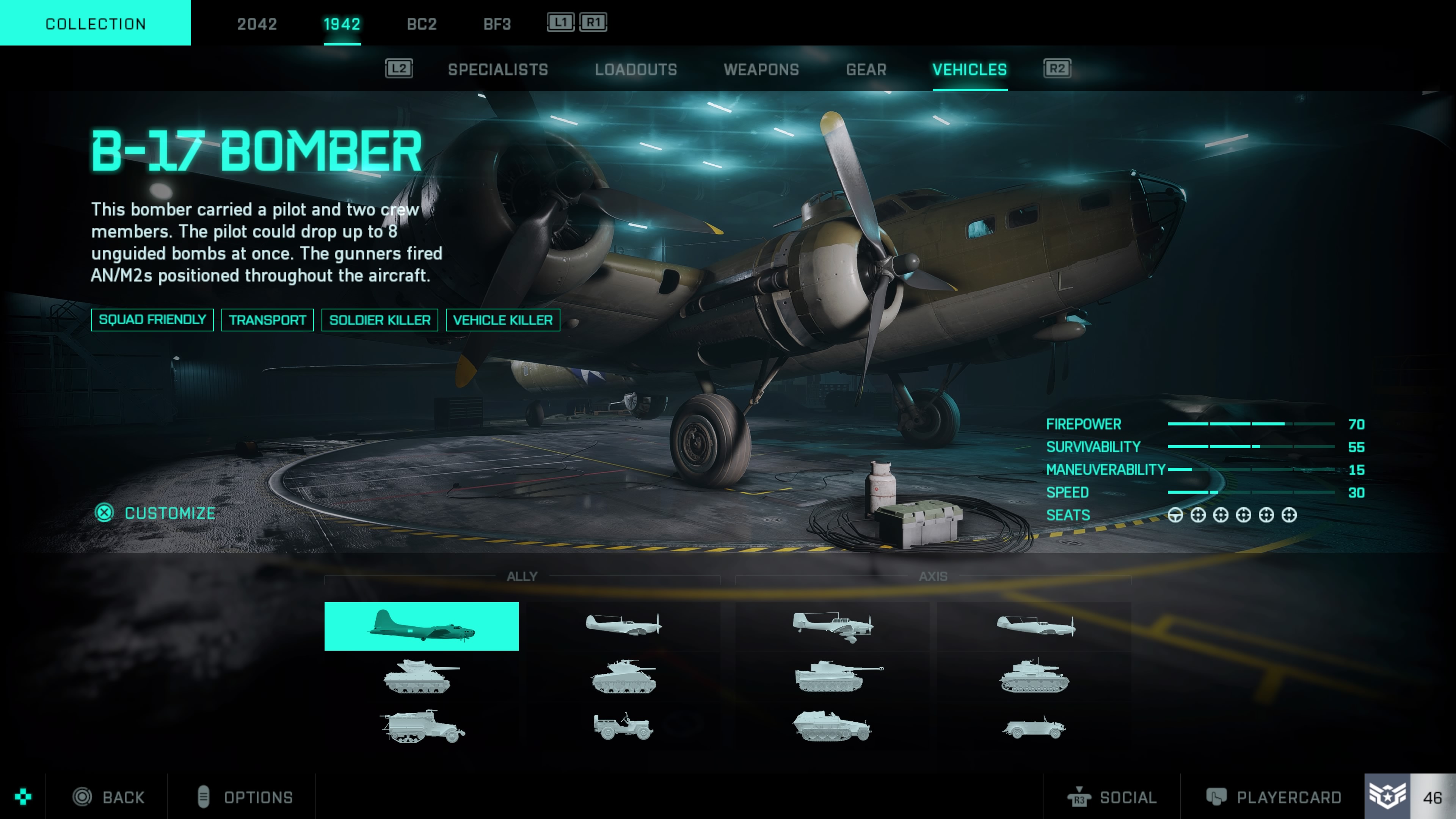Pick the Tiger tank with long barrel
This screenshot has height=819, width=1456.
tap(838, 676)
